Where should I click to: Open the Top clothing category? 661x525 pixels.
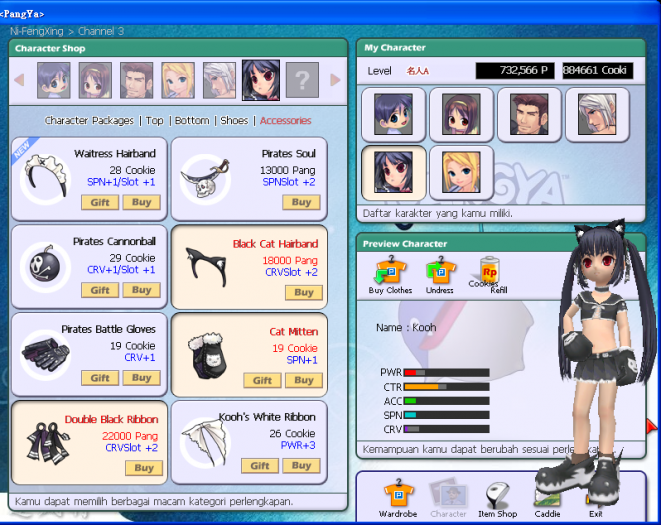coord(155,121)
